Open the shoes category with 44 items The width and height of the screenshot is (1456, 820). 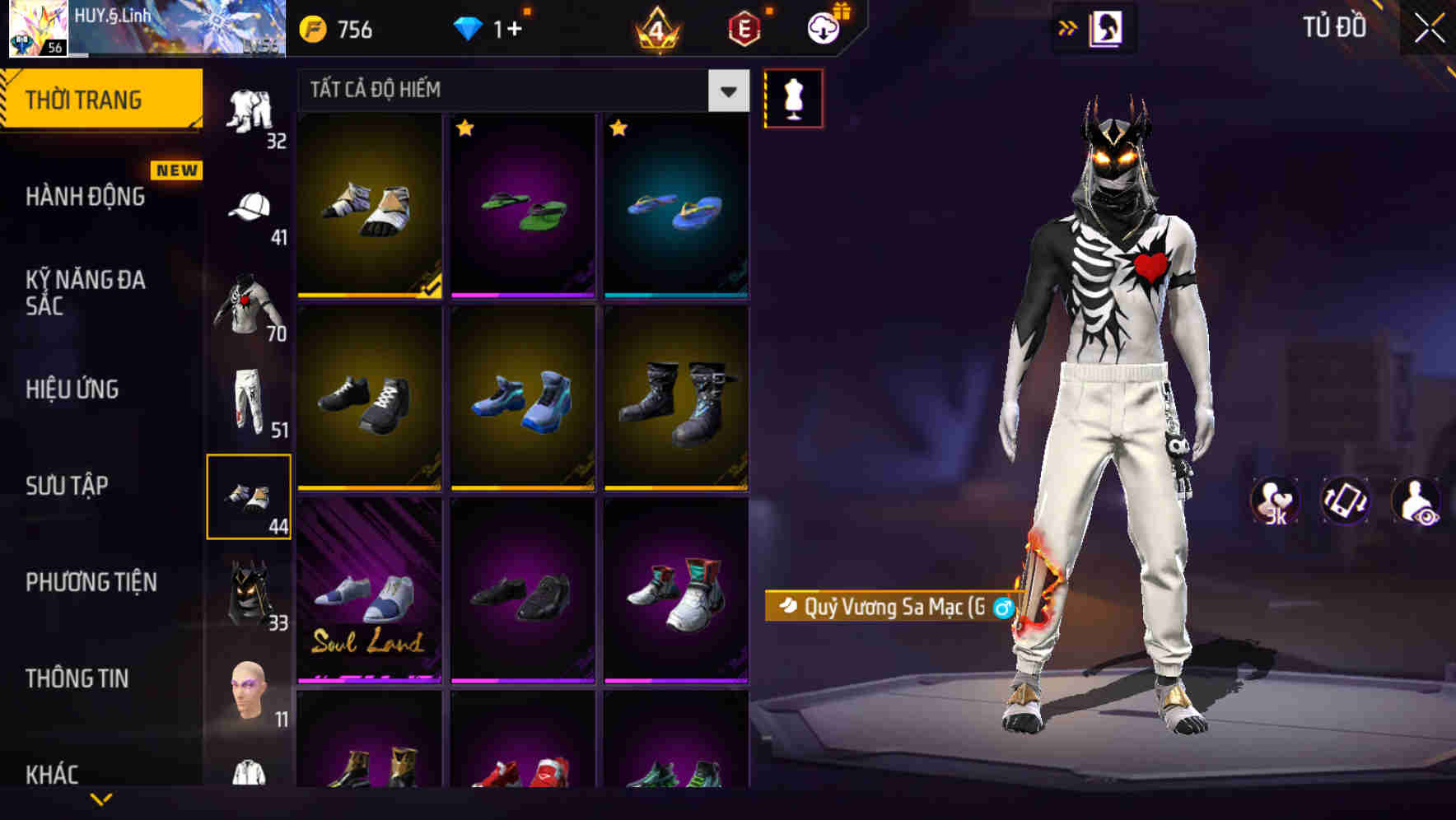(x=249, y=494)
